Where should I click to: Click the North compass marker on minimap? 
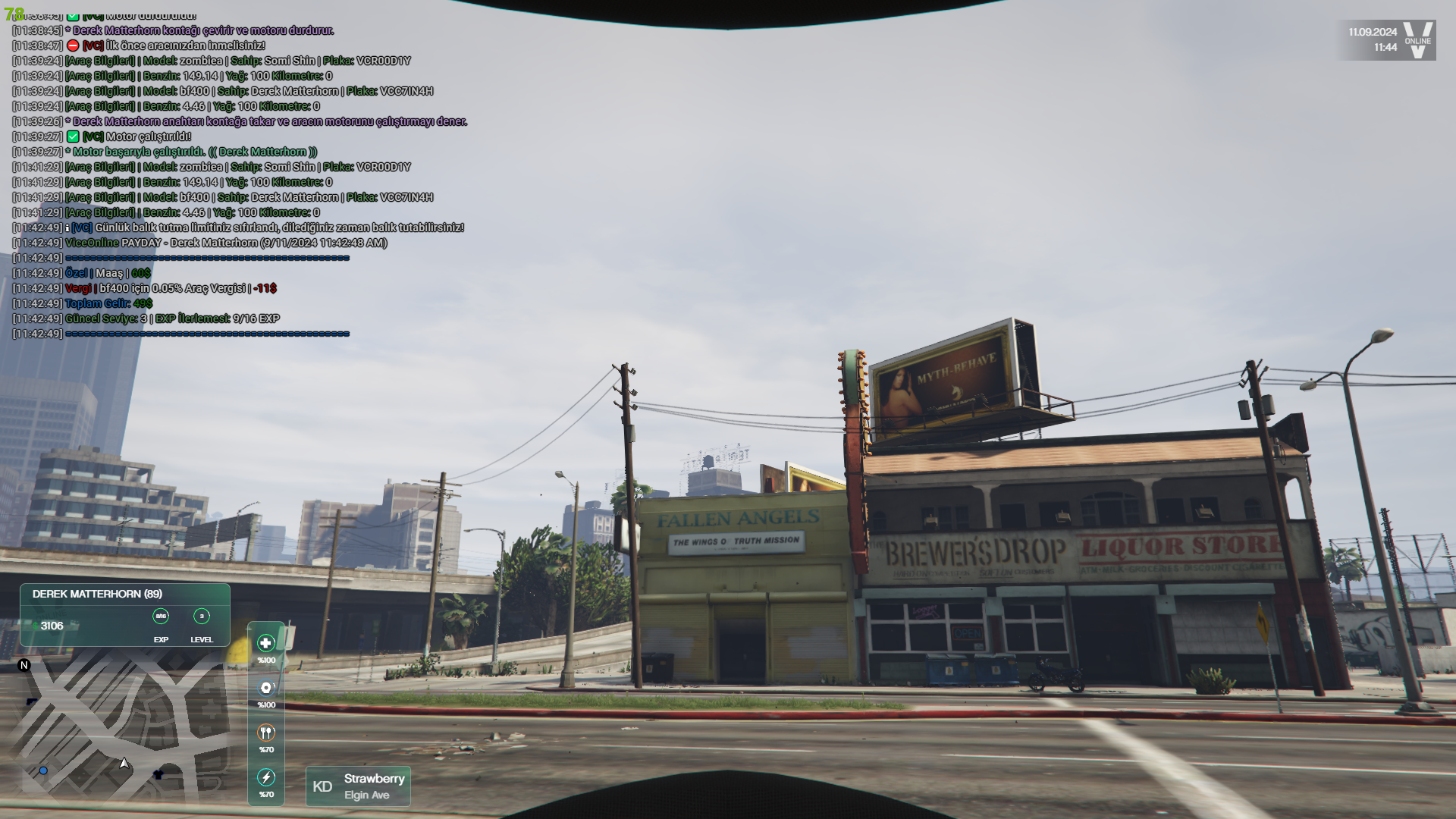pos(24,665)
